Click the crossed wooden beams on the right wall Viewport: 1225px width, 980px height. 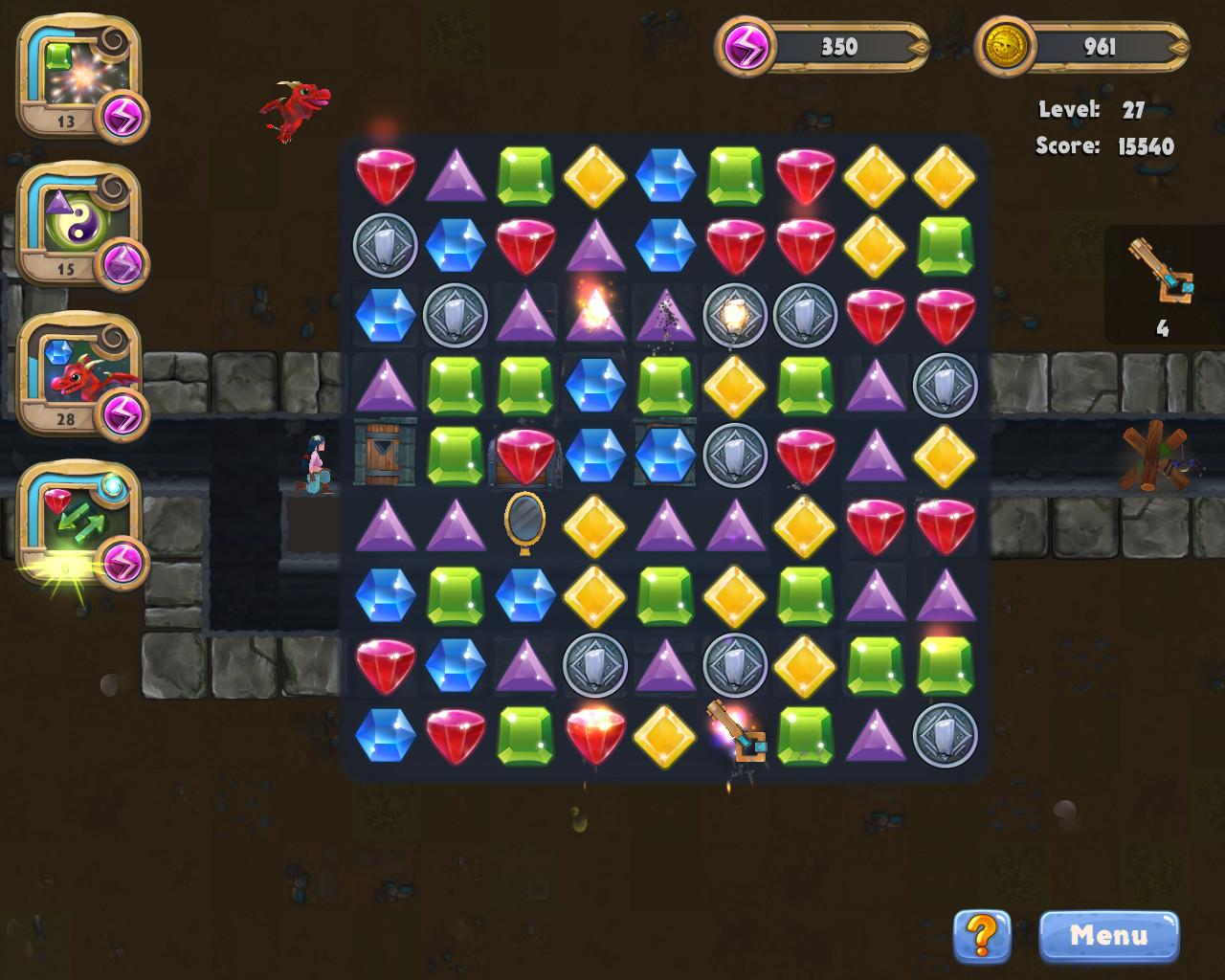pos(1151,457)
